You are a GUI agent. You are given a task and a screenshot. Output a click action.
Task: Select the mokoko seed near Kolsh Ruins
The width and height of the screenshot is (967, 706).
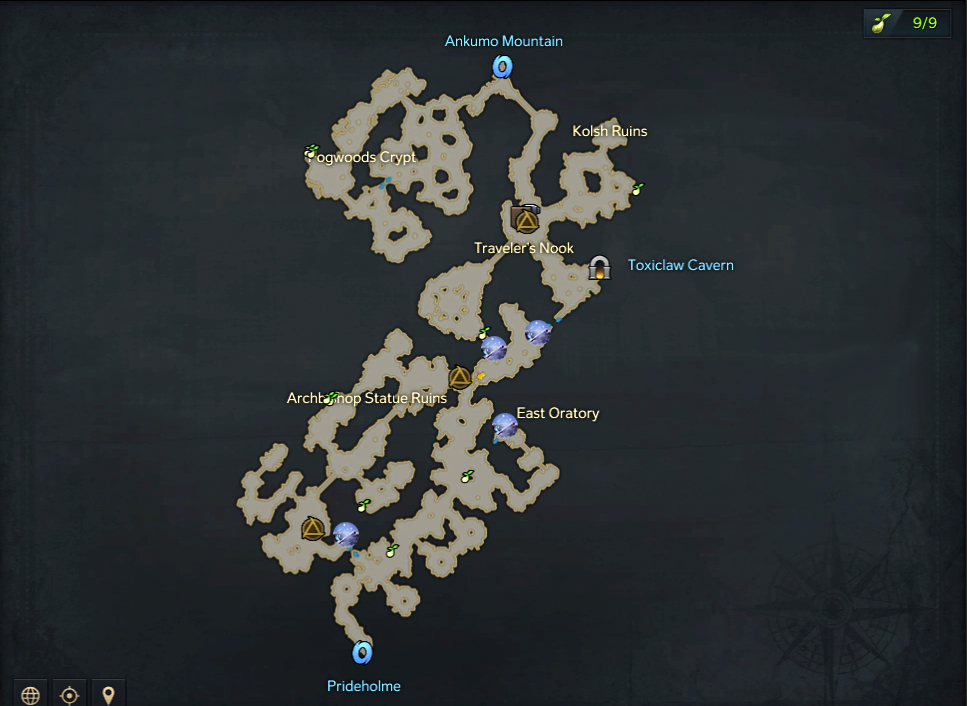(x=638, y=188)
